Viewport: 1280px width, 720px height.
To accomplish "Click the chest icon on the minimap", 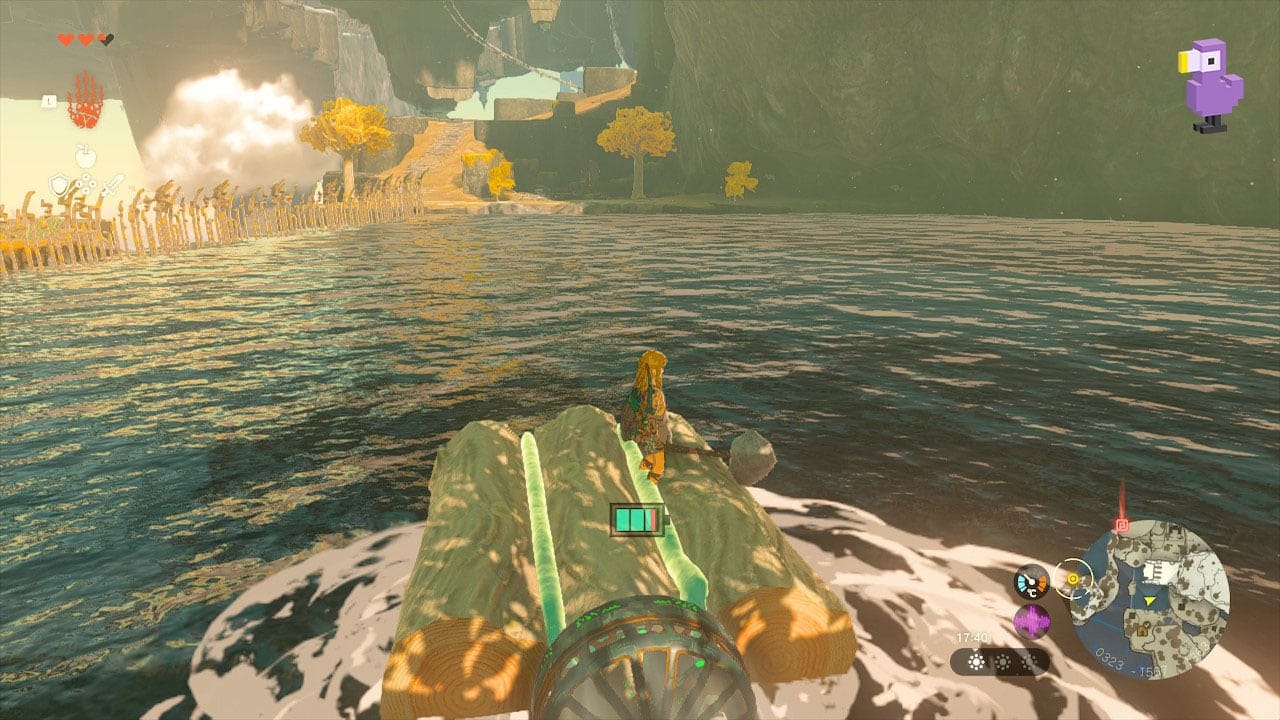I will [x=1143, y=630].
